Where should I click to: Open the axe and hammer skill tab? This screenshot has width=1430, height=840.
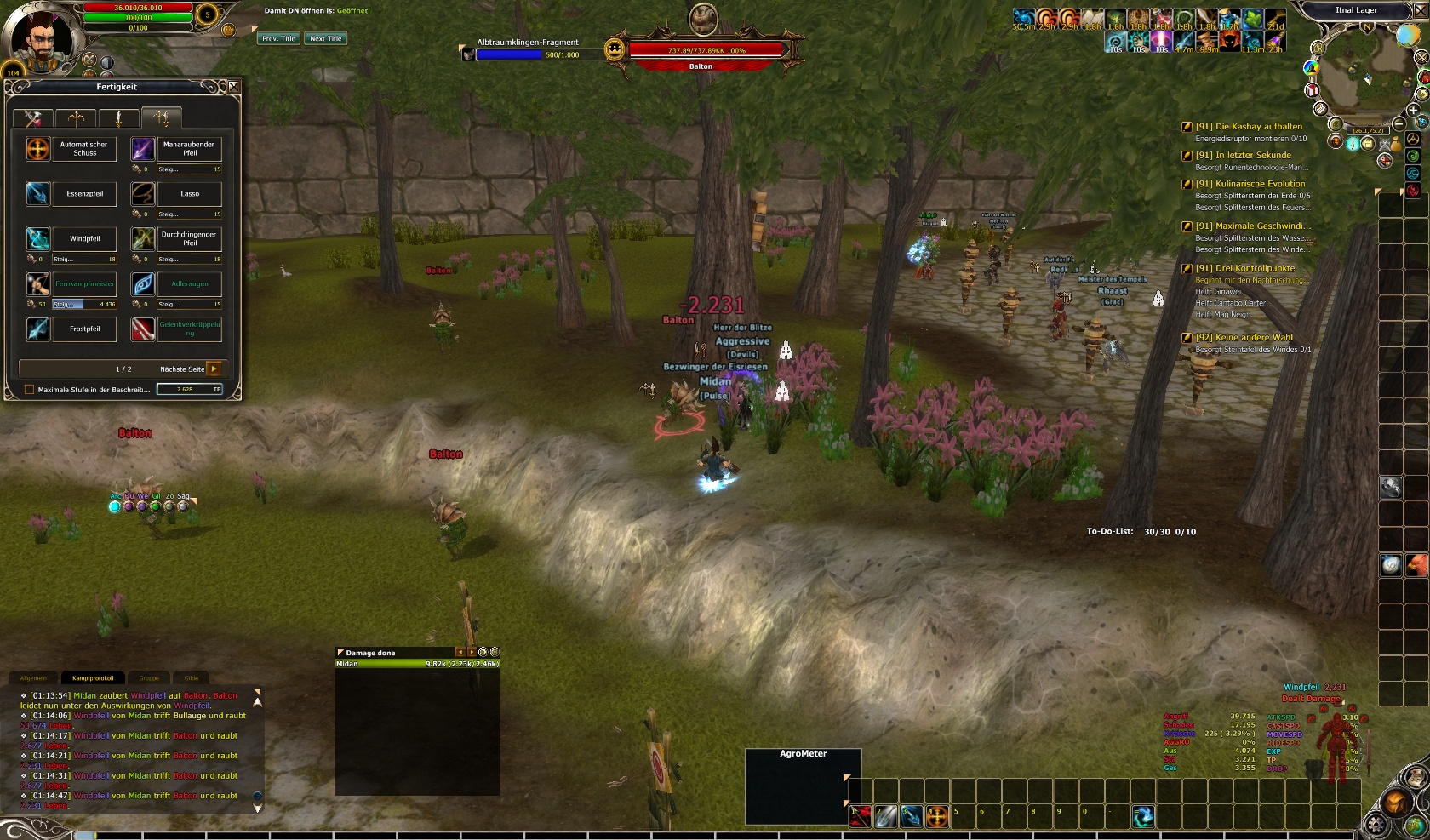33,118
